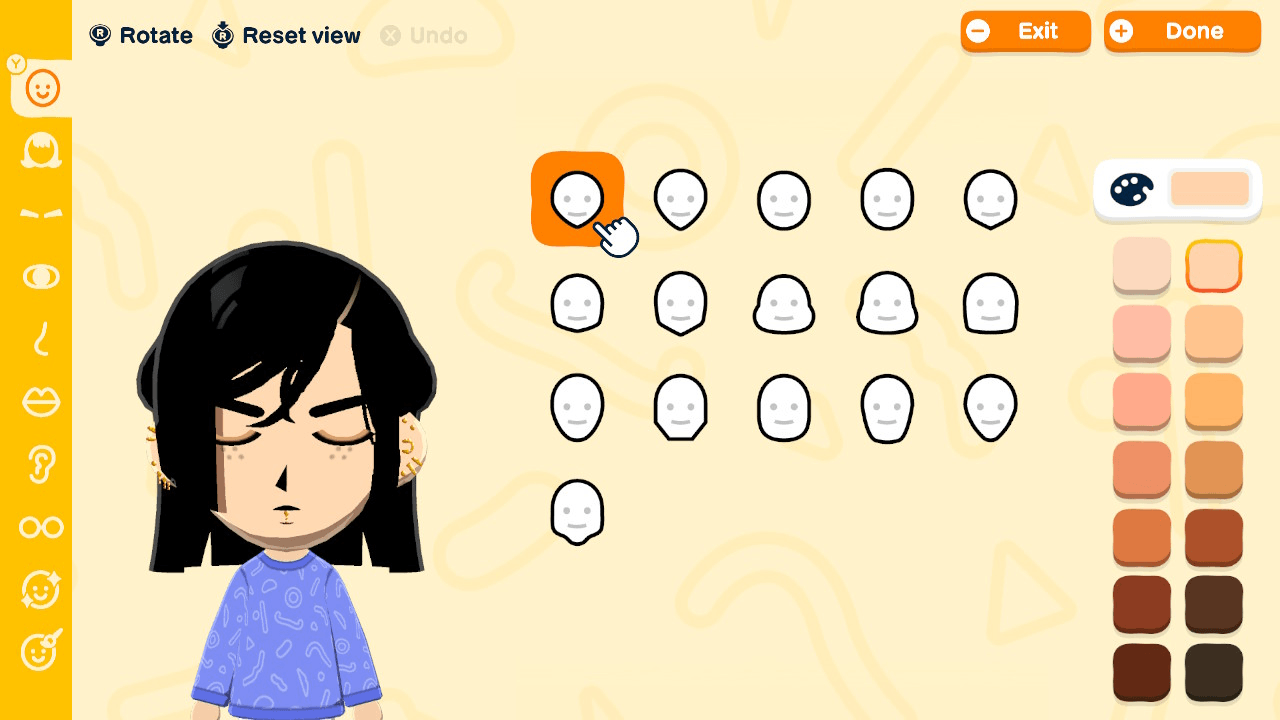Choose the pointed-chin face shape
This screenshot has height=720, width=1280.
pos(681,199)
